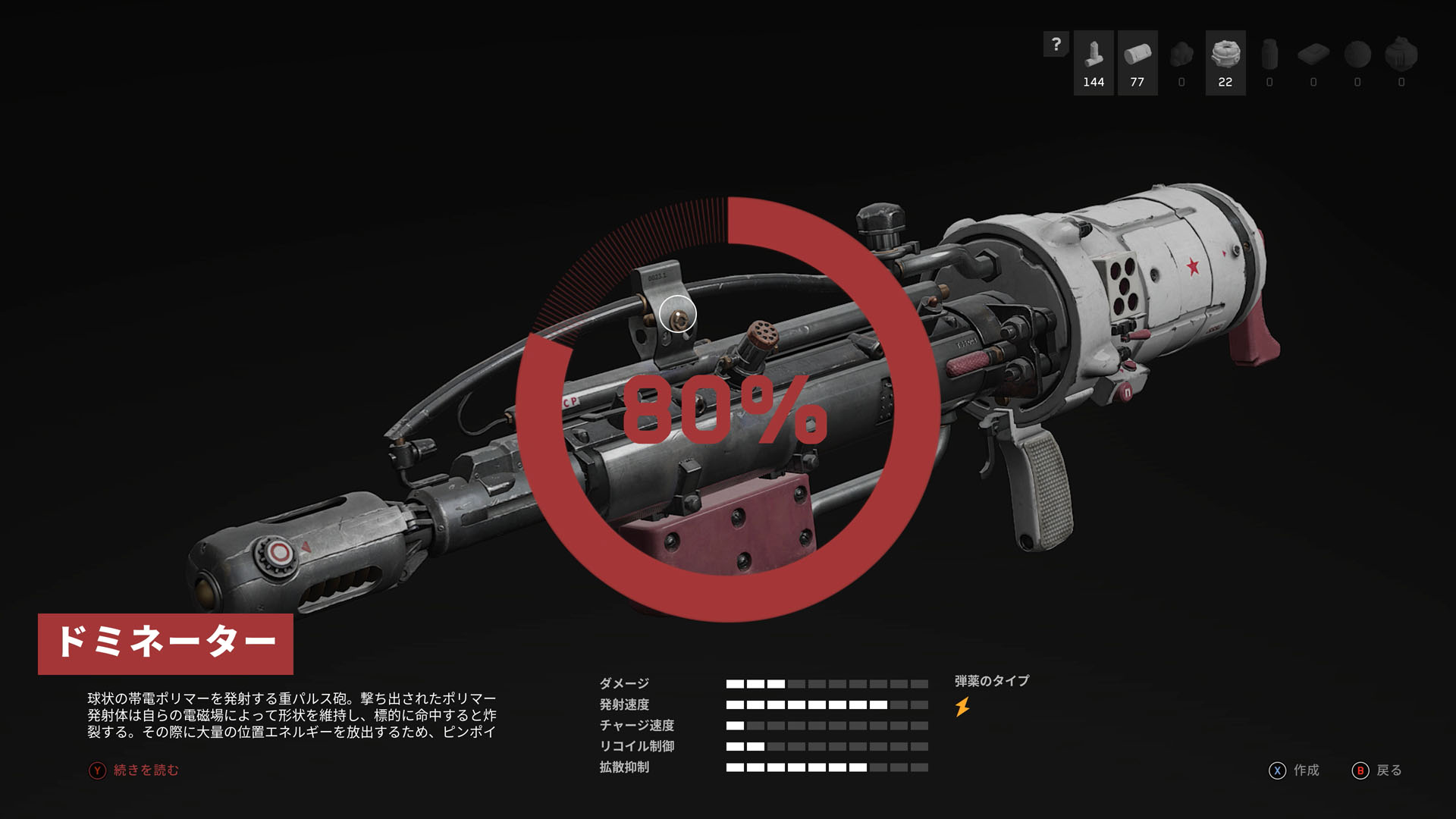Open the "?" help icon
1456x819 pixels.
point(1056,44)
